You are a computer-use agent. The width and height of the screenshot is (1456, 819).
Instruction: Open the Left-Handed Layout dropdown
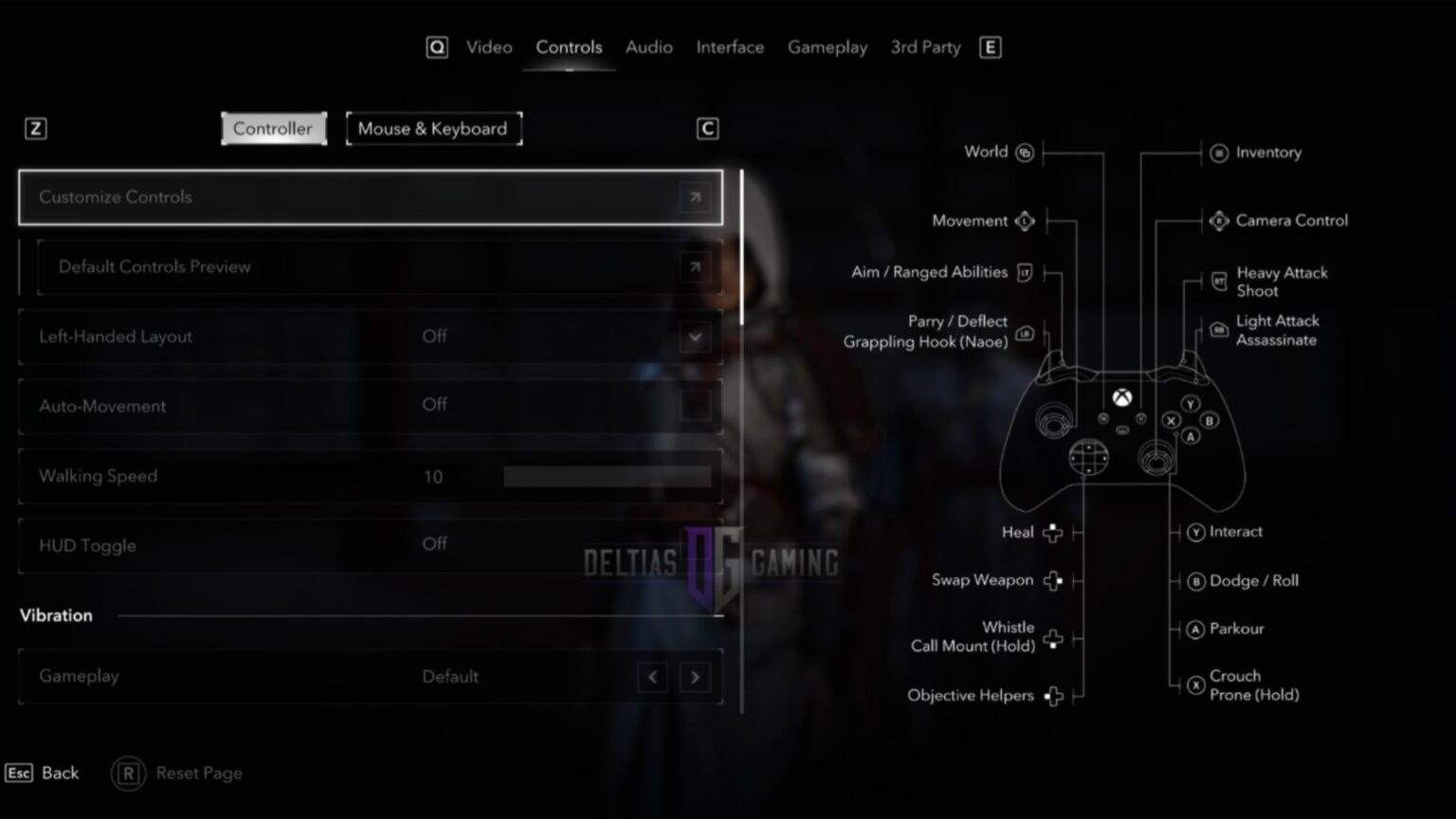click(695, 337)
